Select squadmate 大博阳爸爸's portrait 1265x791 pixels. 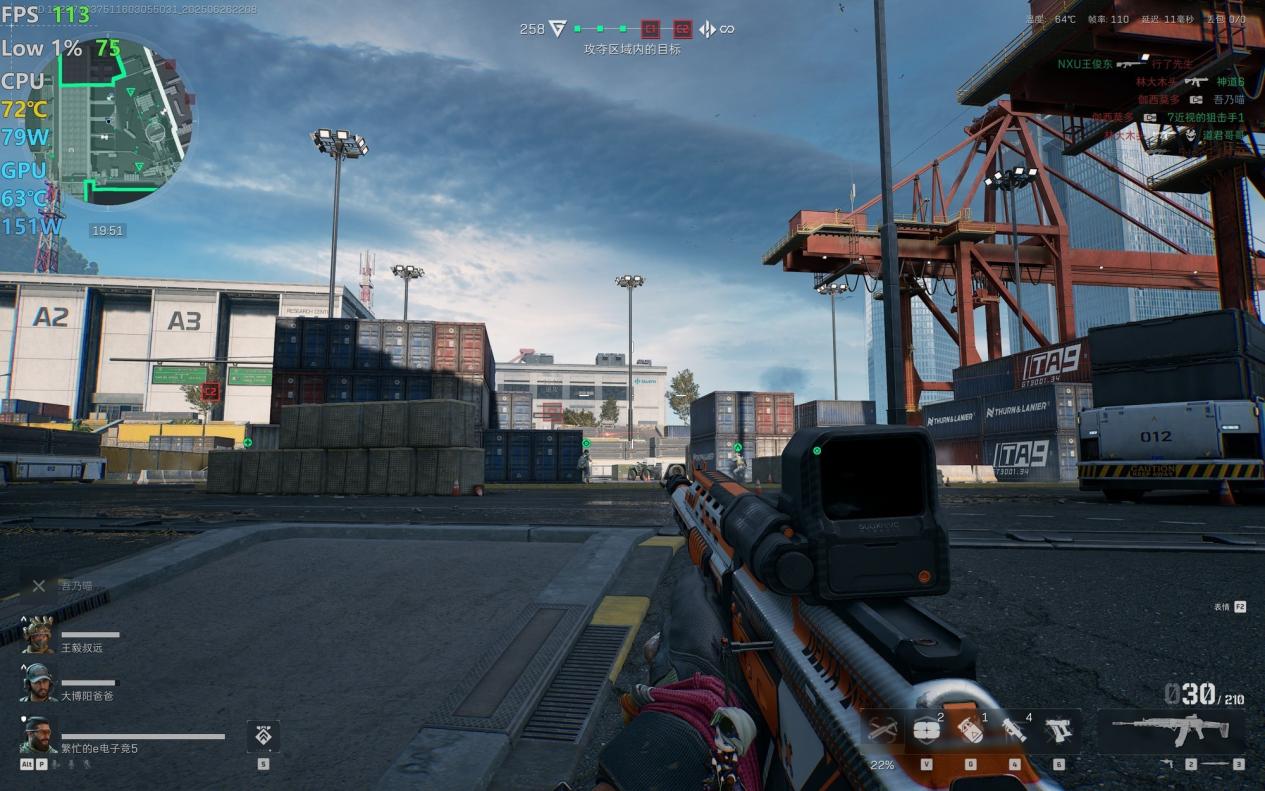click(38, 682)
